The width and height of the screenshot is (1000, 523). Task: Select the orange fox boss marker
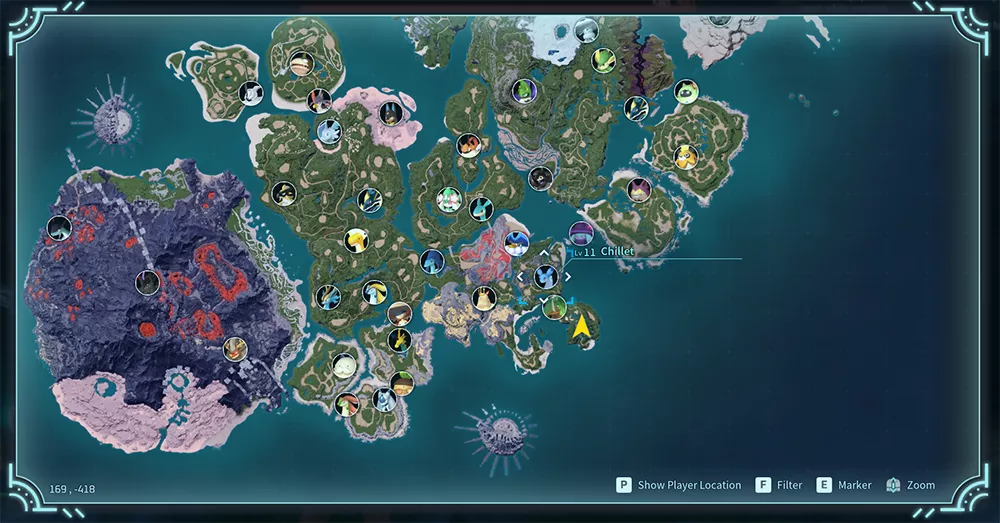469,146
